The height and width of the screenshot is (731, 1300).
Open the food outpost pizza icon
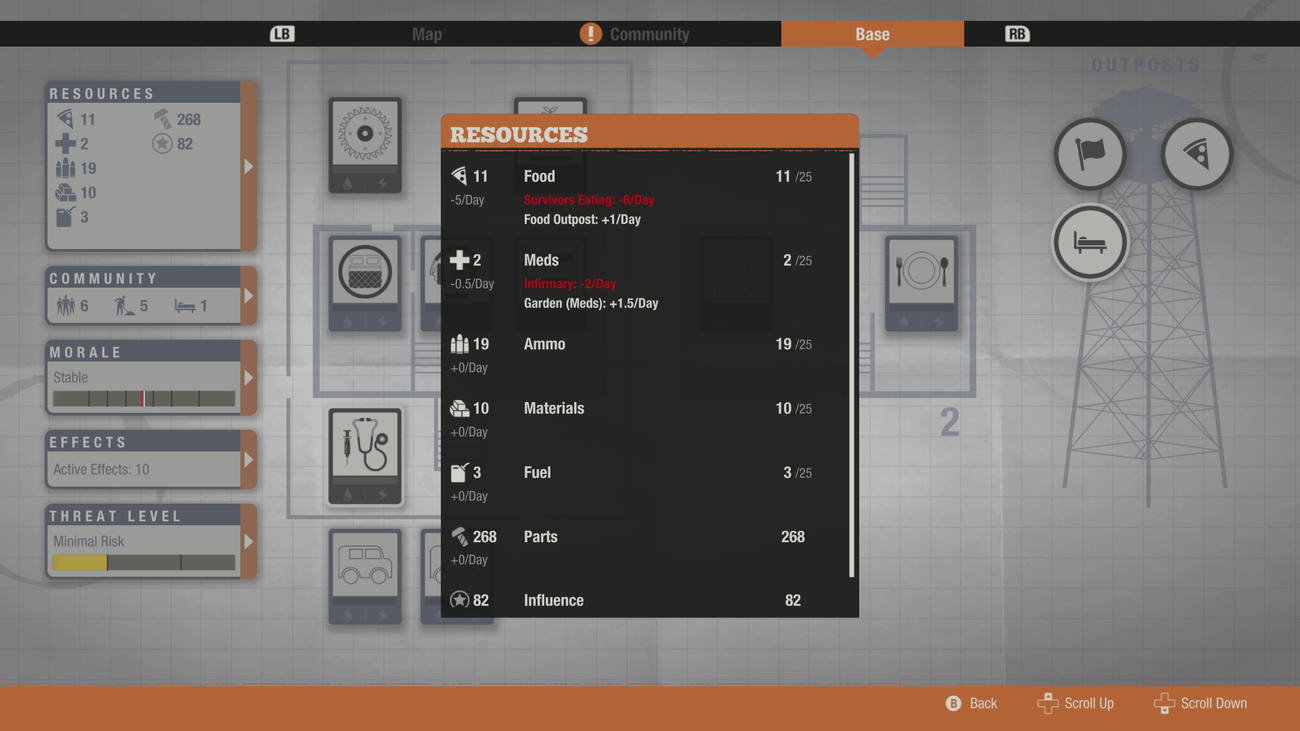(x=1197, y=154)
